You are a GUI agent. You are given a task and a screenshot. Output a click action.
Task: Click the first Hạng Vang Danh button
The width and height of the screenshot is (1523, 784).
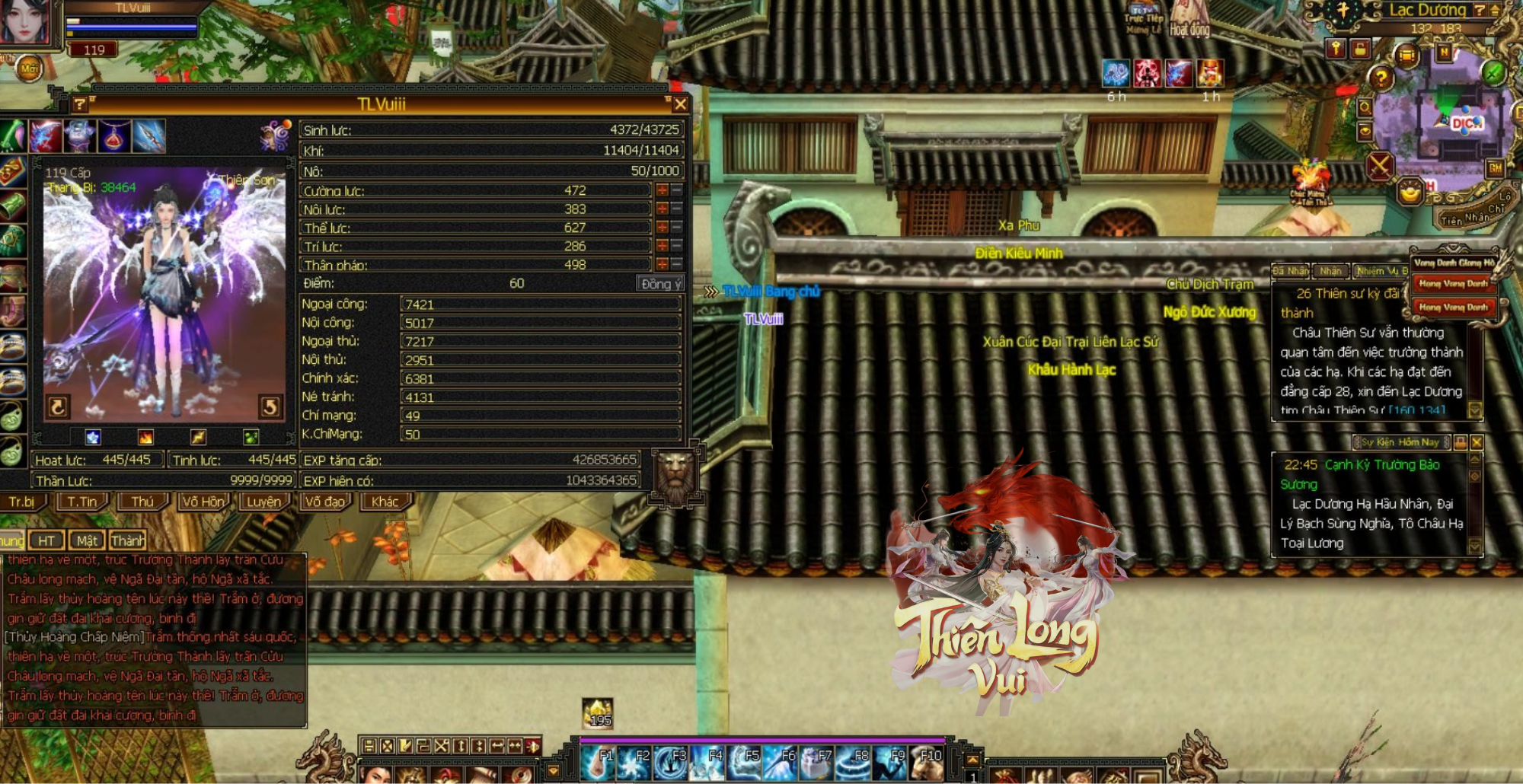click(x=1453, y=284)
